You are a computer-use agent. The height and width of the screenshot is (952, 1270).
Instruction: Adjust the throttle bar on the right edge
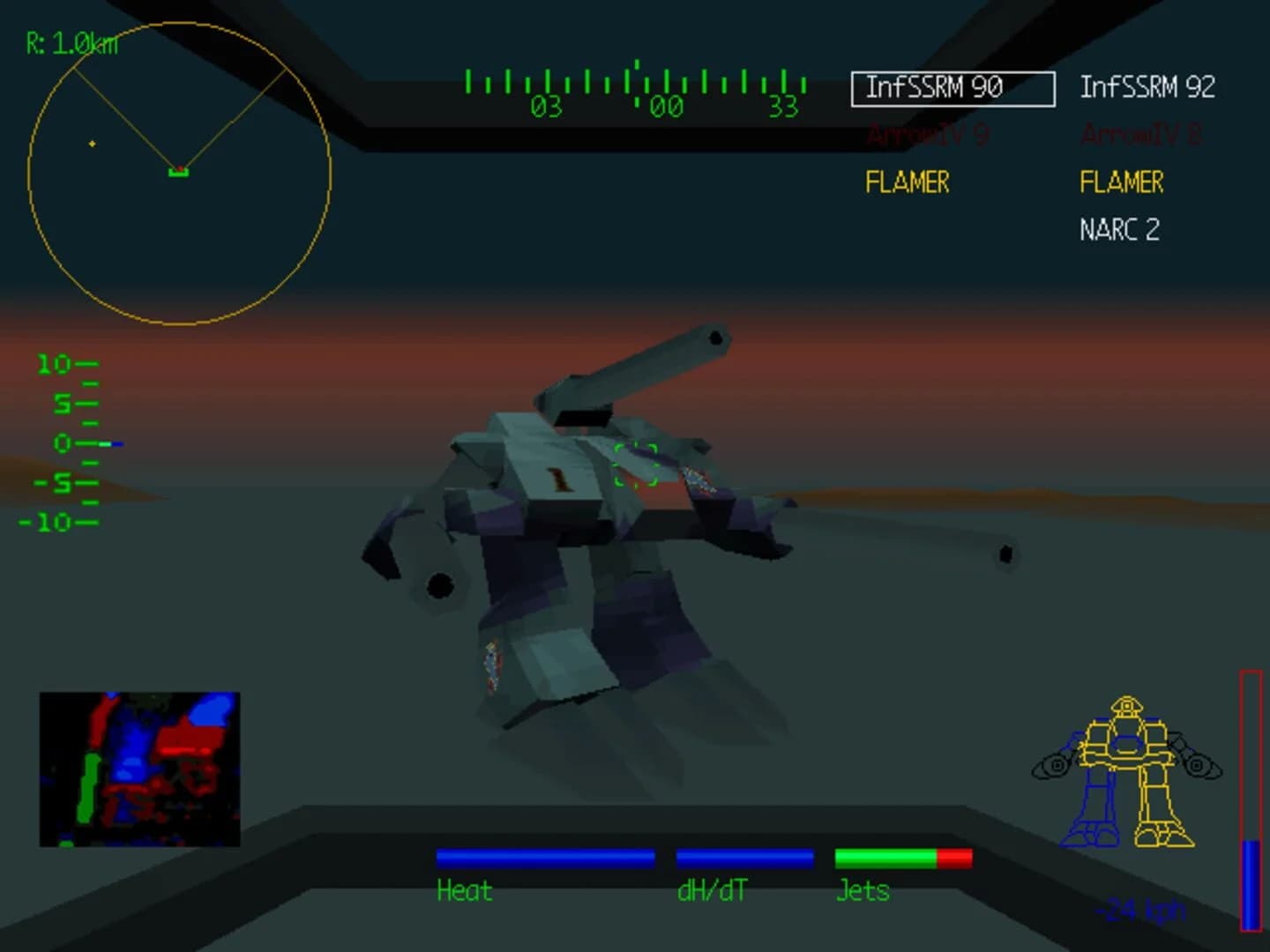point(1250,802)
